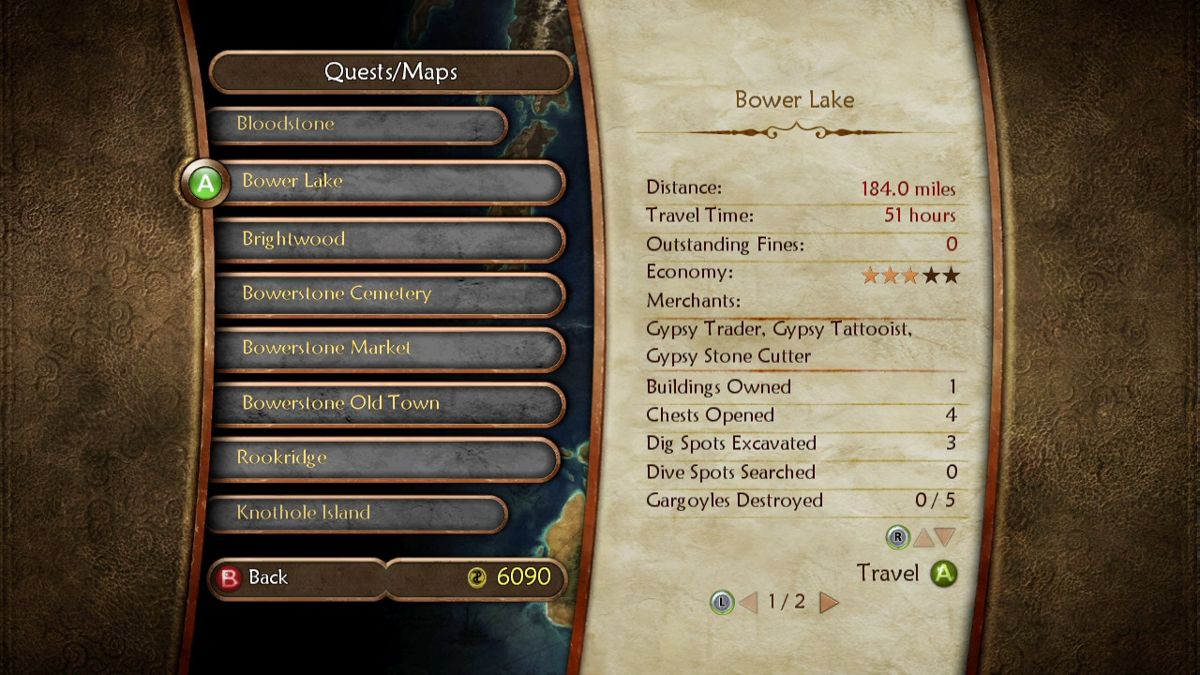Select the Brightwood region entry
The height and width of the screenshot is (675, 1200).
tap(388, 240)
